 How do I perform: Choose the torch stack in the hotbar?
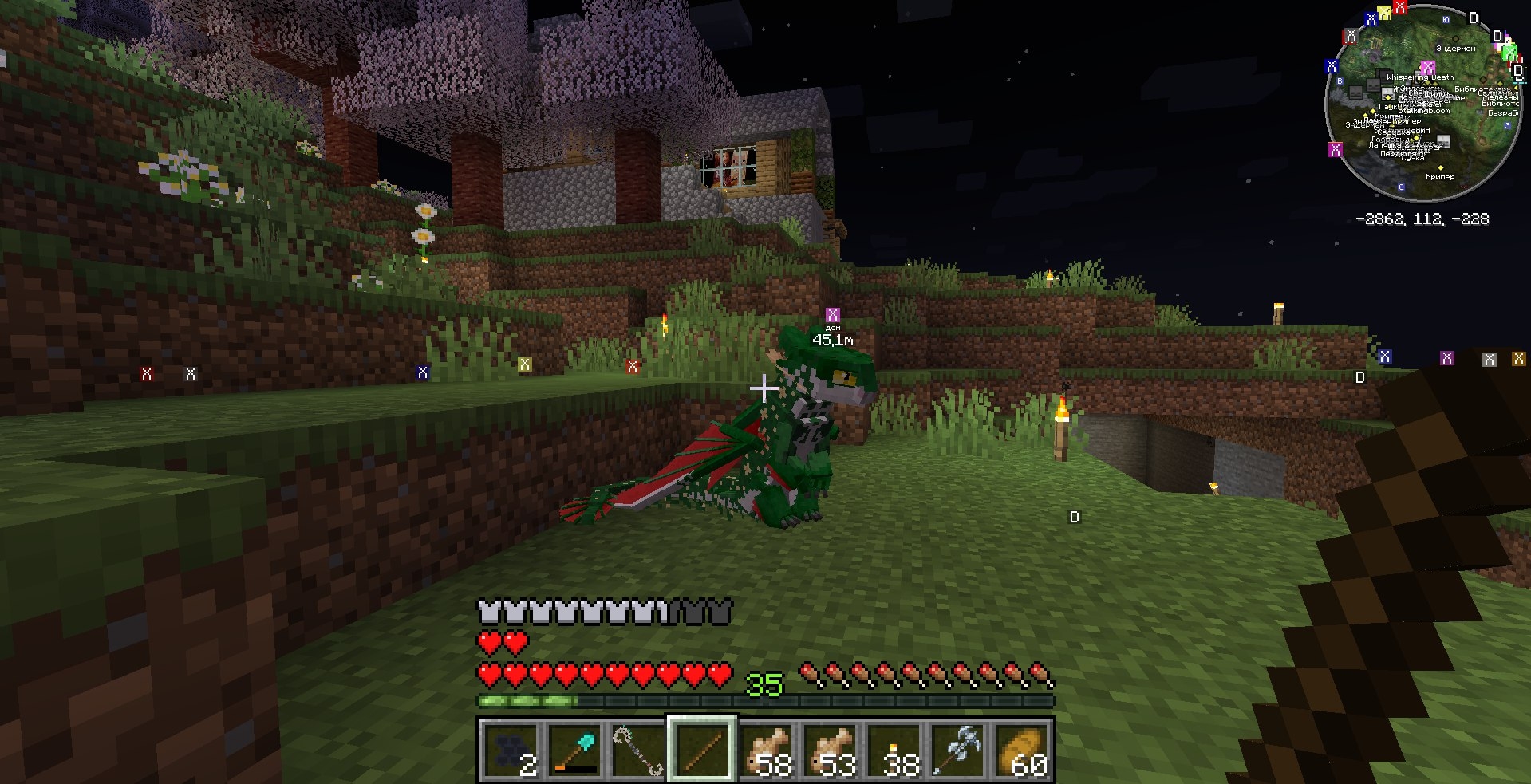[x=894, y=750]
